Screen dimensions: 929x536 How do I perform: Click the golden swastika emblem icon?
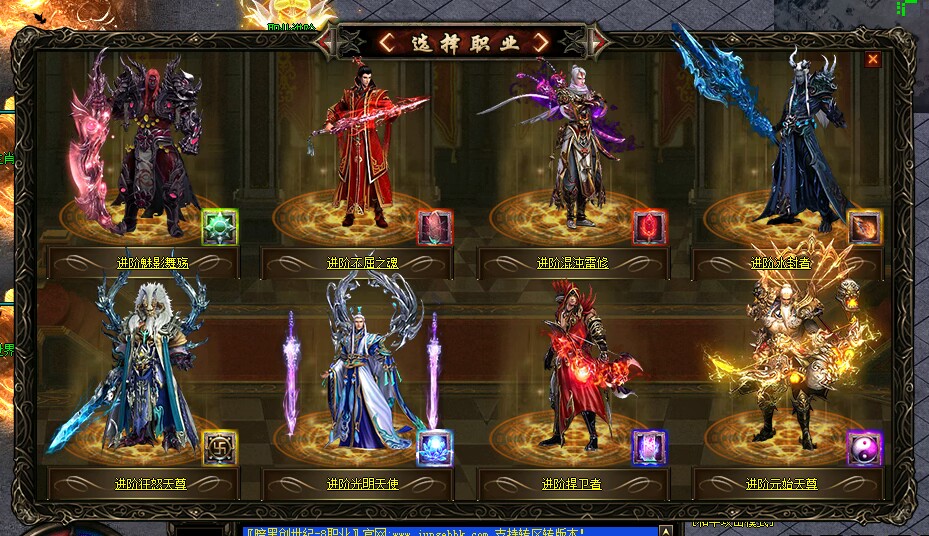[220, 448]
